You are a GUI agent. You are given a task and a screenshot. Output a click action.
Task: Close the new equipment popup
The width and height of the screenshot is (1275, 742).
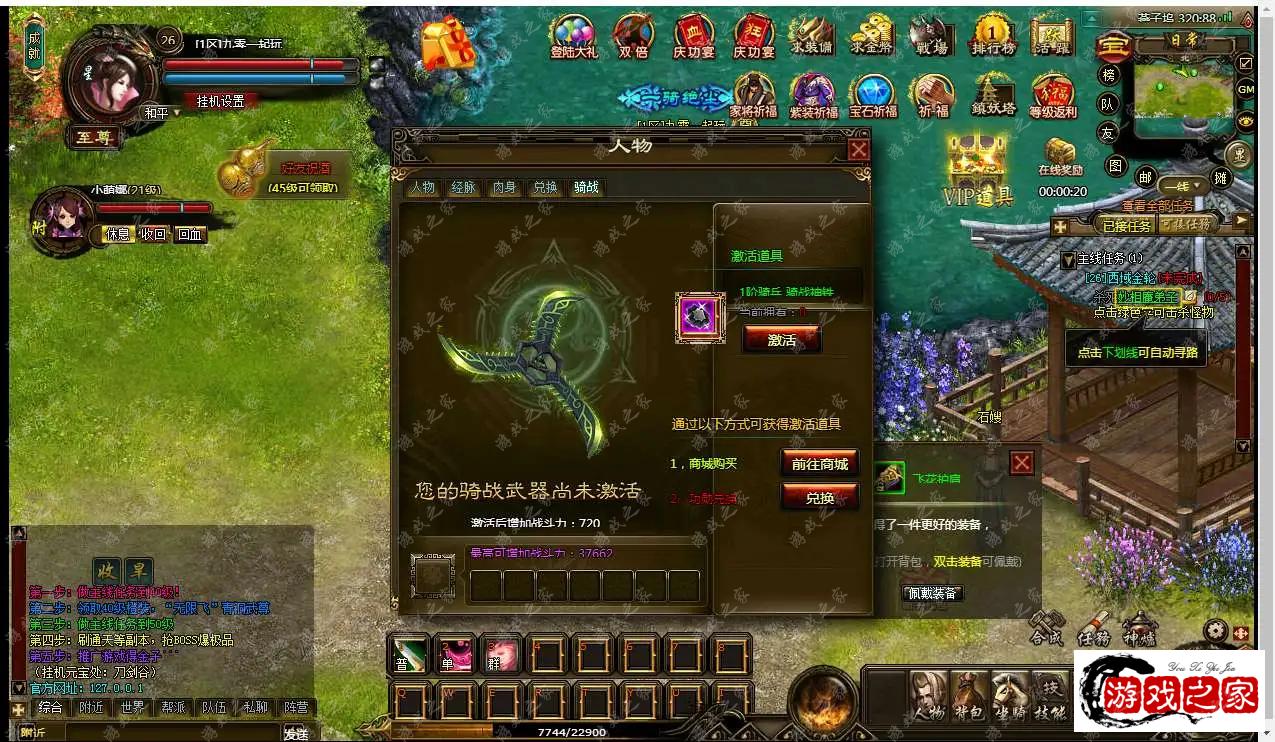point(1021,463)
